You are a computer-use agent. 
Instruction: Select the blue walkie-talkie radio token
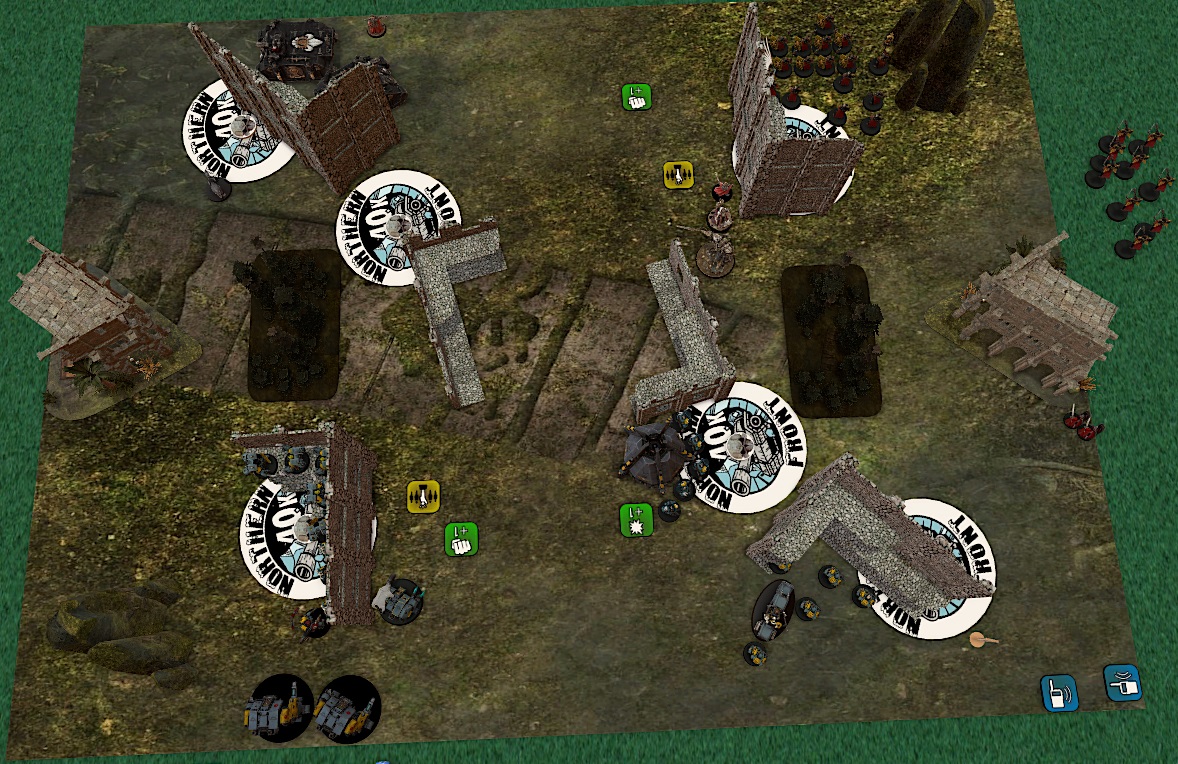pyautogui.click(x=1058, y=692)
